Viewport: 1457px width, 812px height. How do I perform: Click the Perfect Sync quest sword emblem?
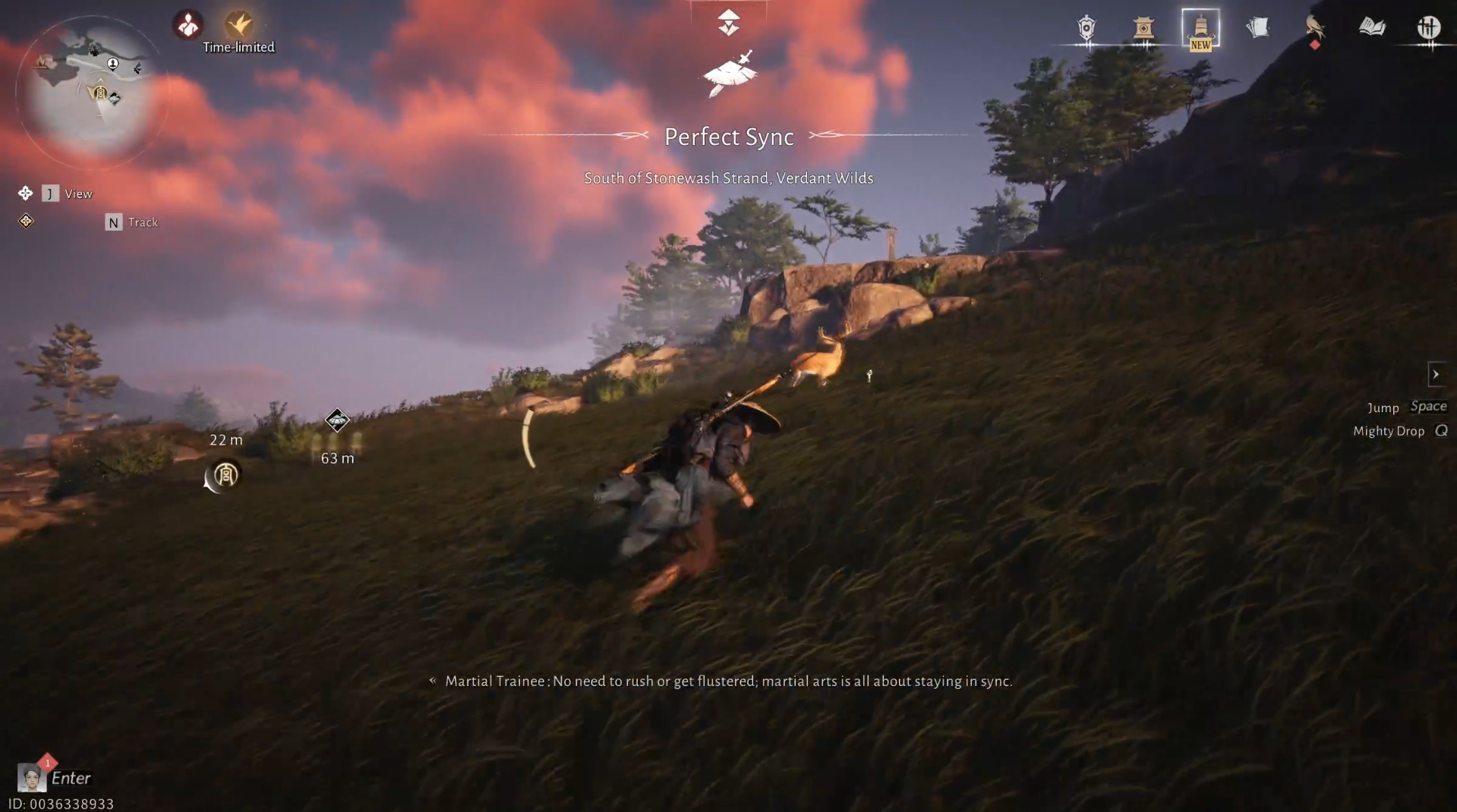pos(730,74)
